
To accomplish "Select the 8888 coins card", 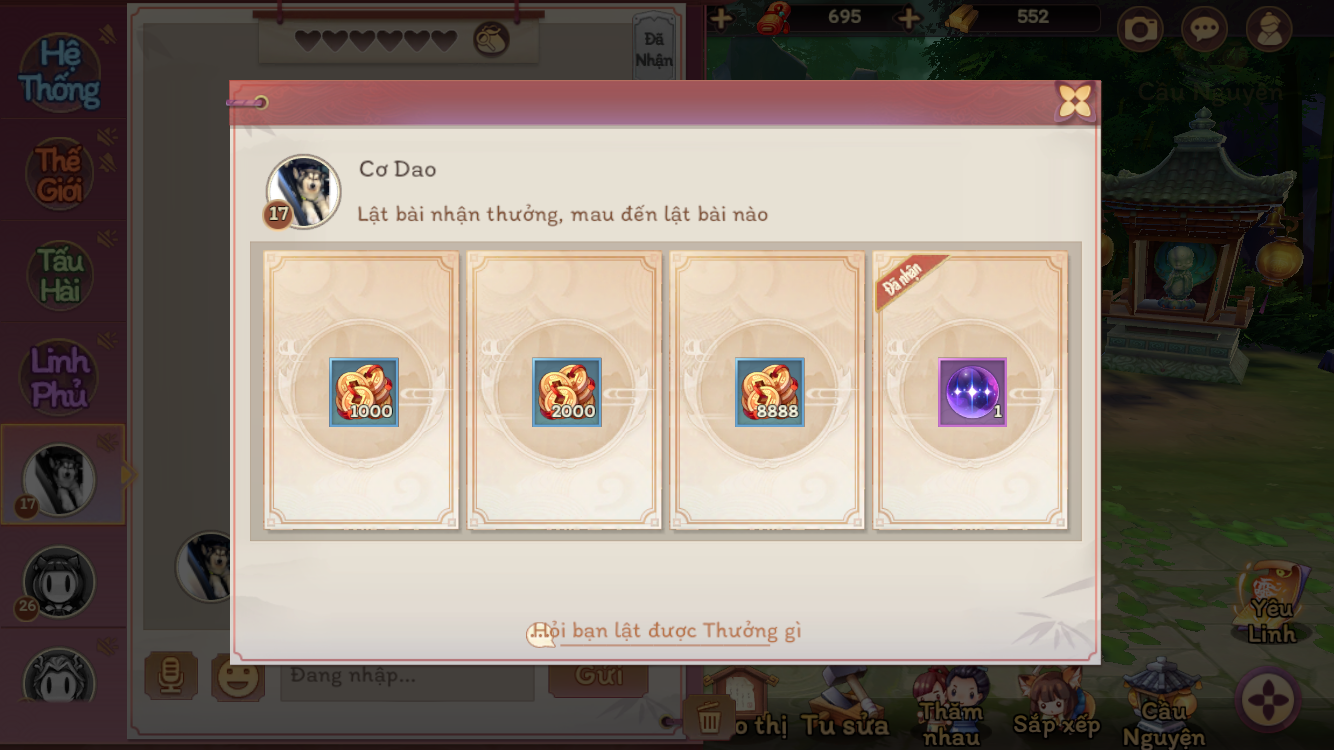I will click(x=768, y=392).
